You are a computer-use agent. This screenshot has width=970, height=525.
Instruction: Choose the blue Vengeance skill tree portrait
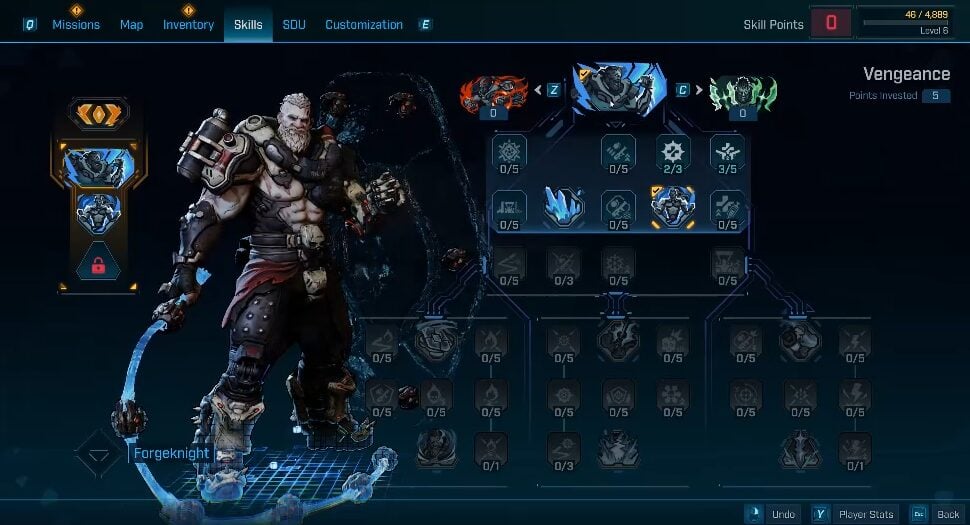click(x=619, y=90)
